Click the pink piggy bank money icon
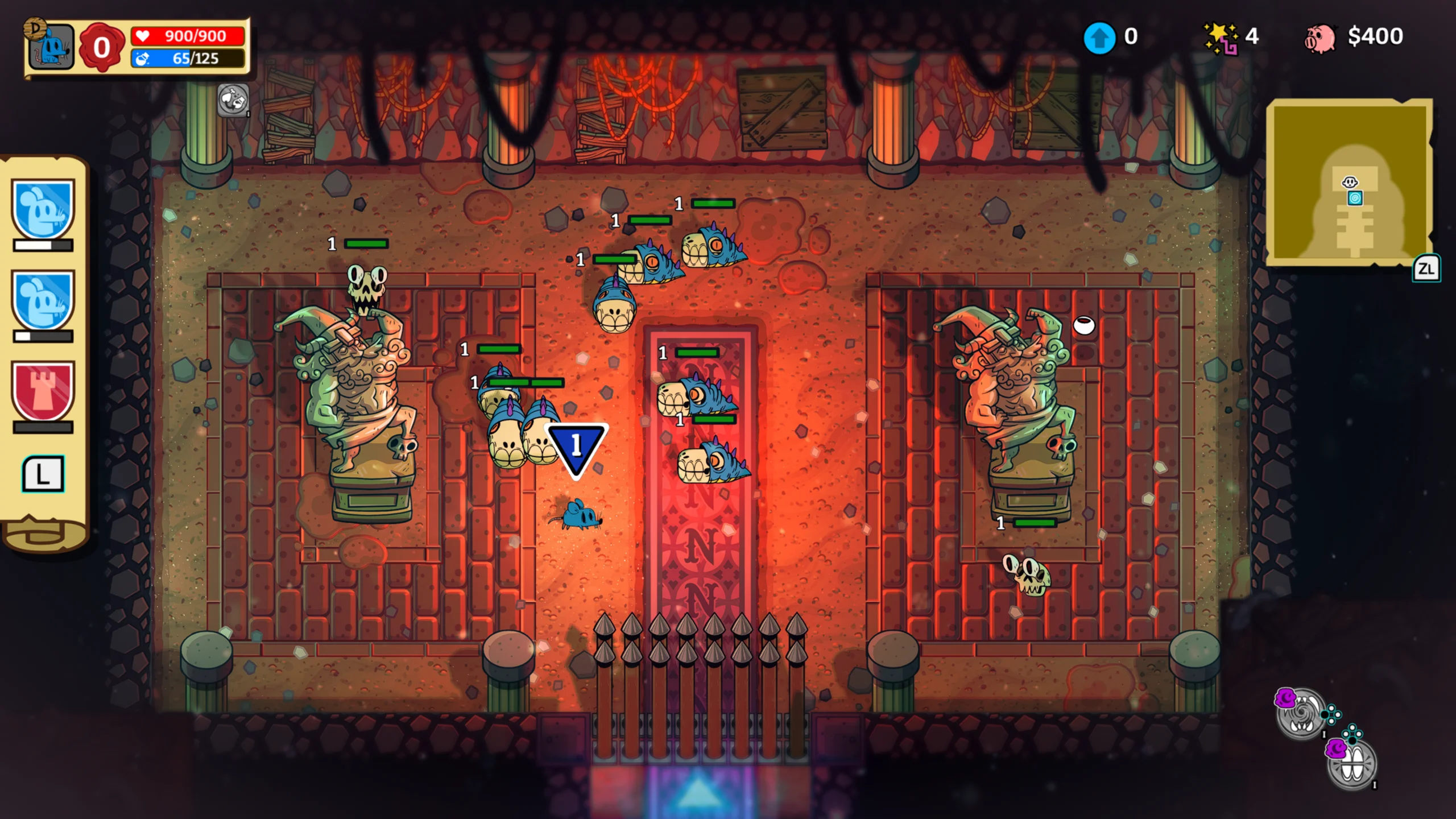The height and width of the screenshot is (819, 1456). point(1319,38)
